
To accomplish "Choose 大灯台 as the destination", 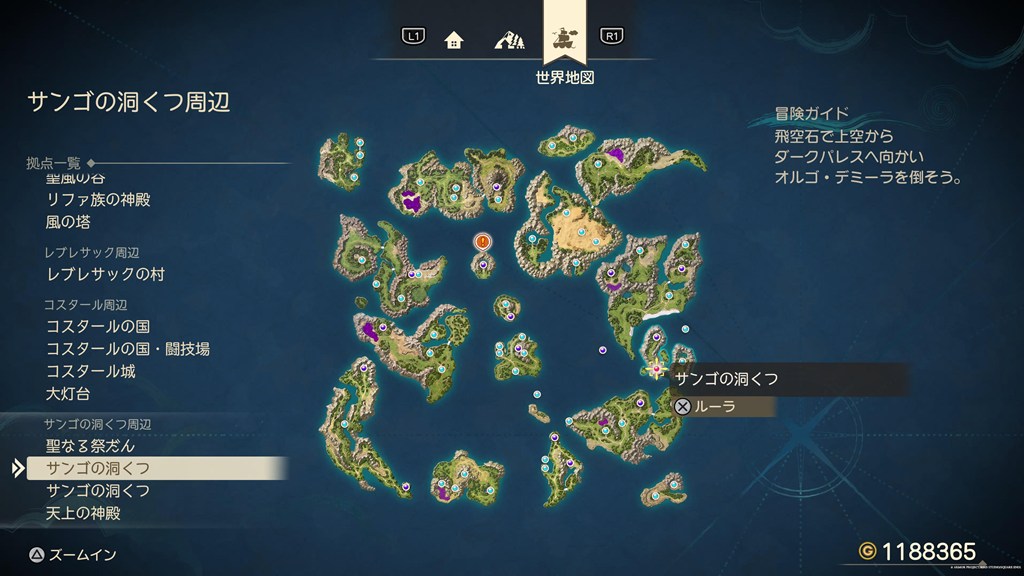I will [x=69, y=393].
